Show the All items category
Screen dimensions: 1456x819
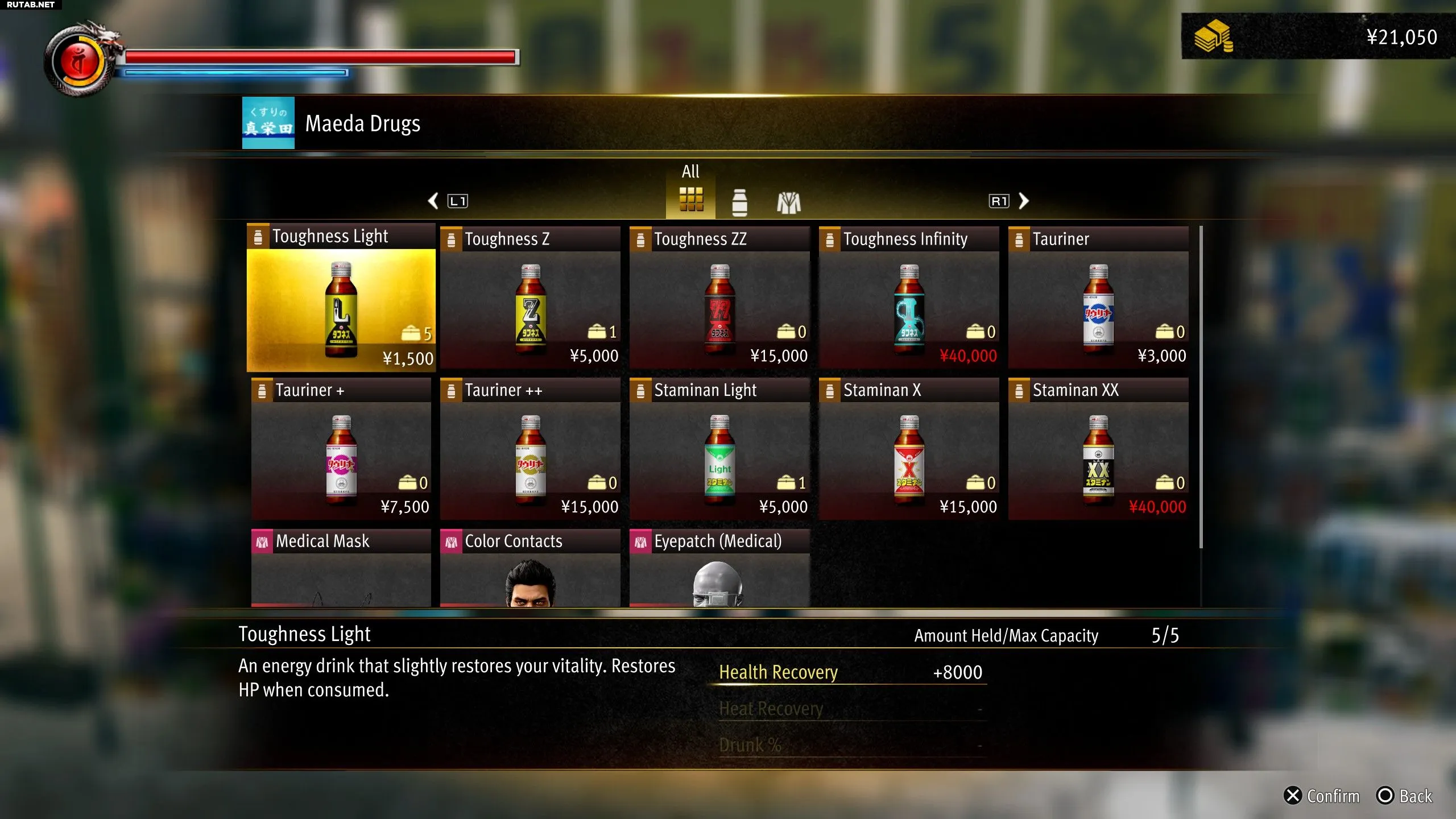click(x=691, y=199)
